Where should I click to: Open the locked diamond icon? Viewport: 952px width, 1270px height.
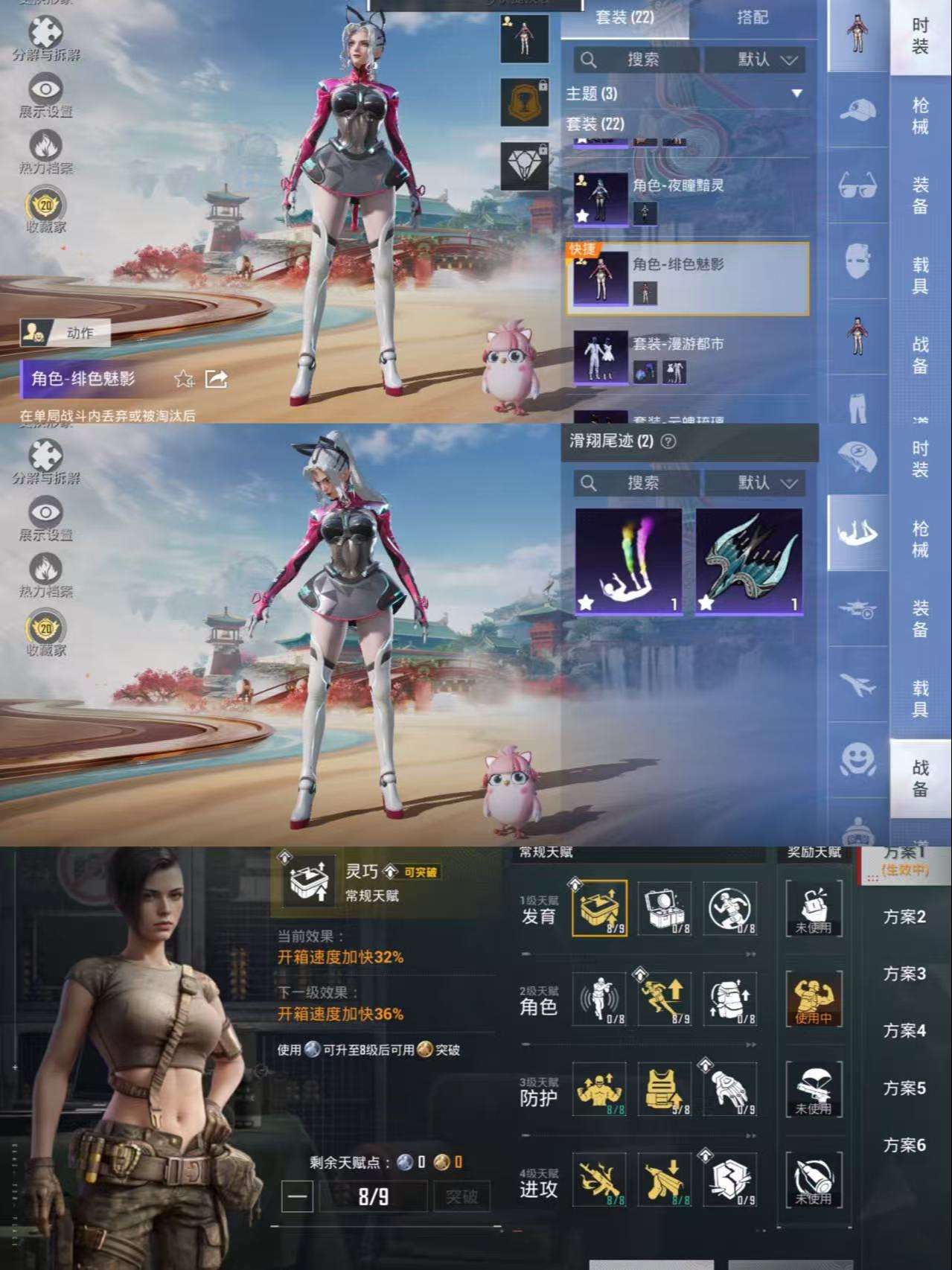pyautogui.click(x=525, y=165)
